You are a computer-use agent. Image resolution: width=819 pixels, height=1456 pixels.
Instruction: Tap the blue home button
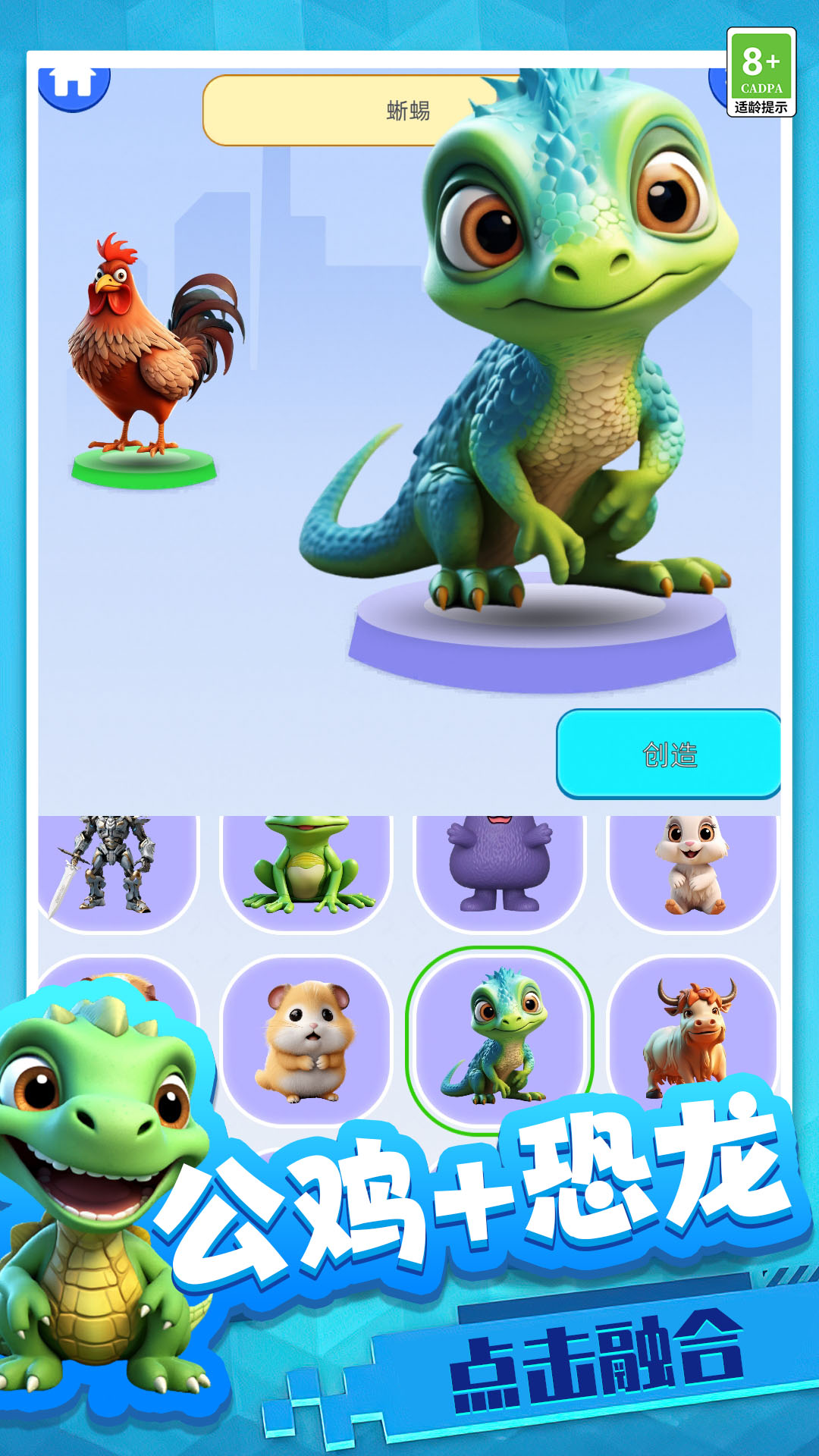coord(74,83)
